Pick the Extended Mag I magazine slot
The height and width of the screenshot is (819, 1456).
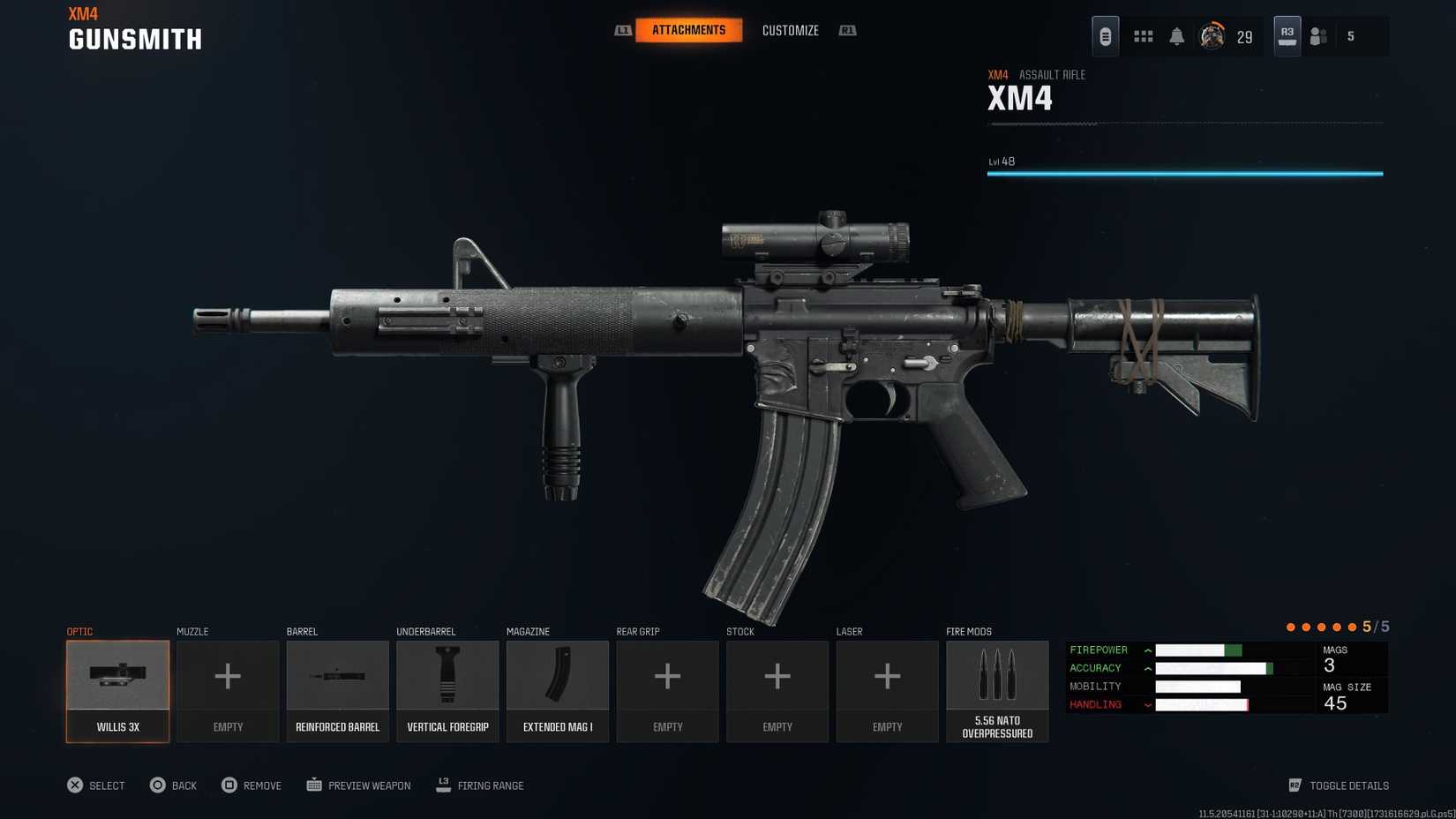[x=557, y=691]
